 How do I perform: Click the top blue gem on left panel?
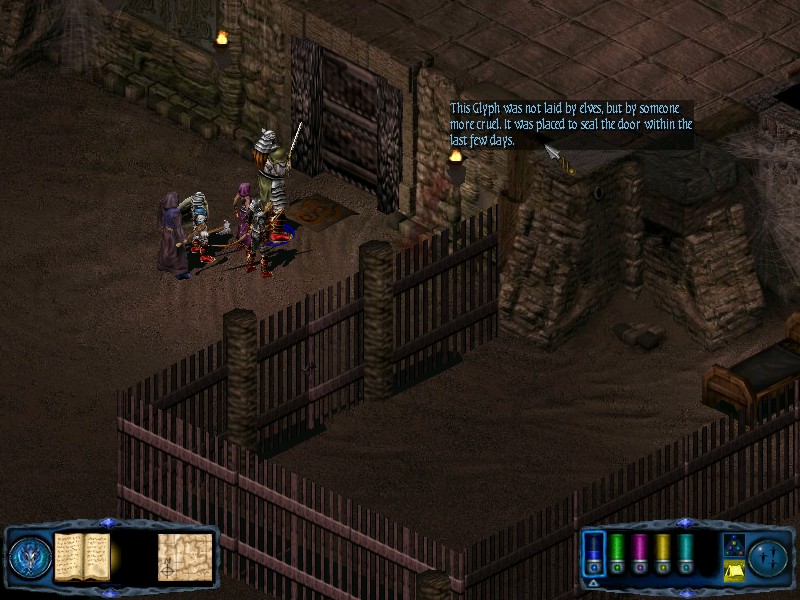tap(109, 522)
